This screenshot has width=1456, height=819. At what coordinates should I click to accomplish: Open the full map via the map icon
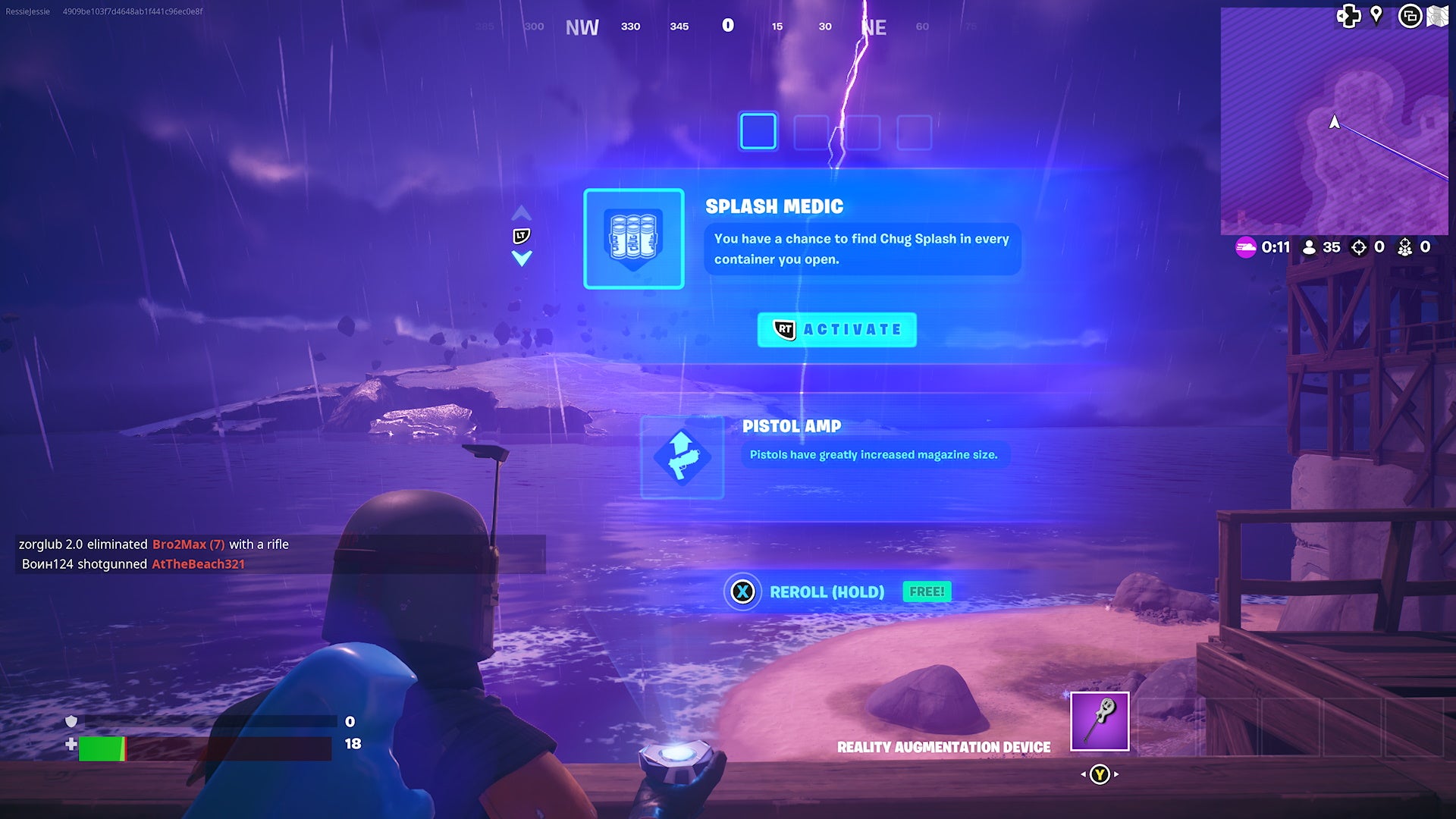tap(1439, 16)
